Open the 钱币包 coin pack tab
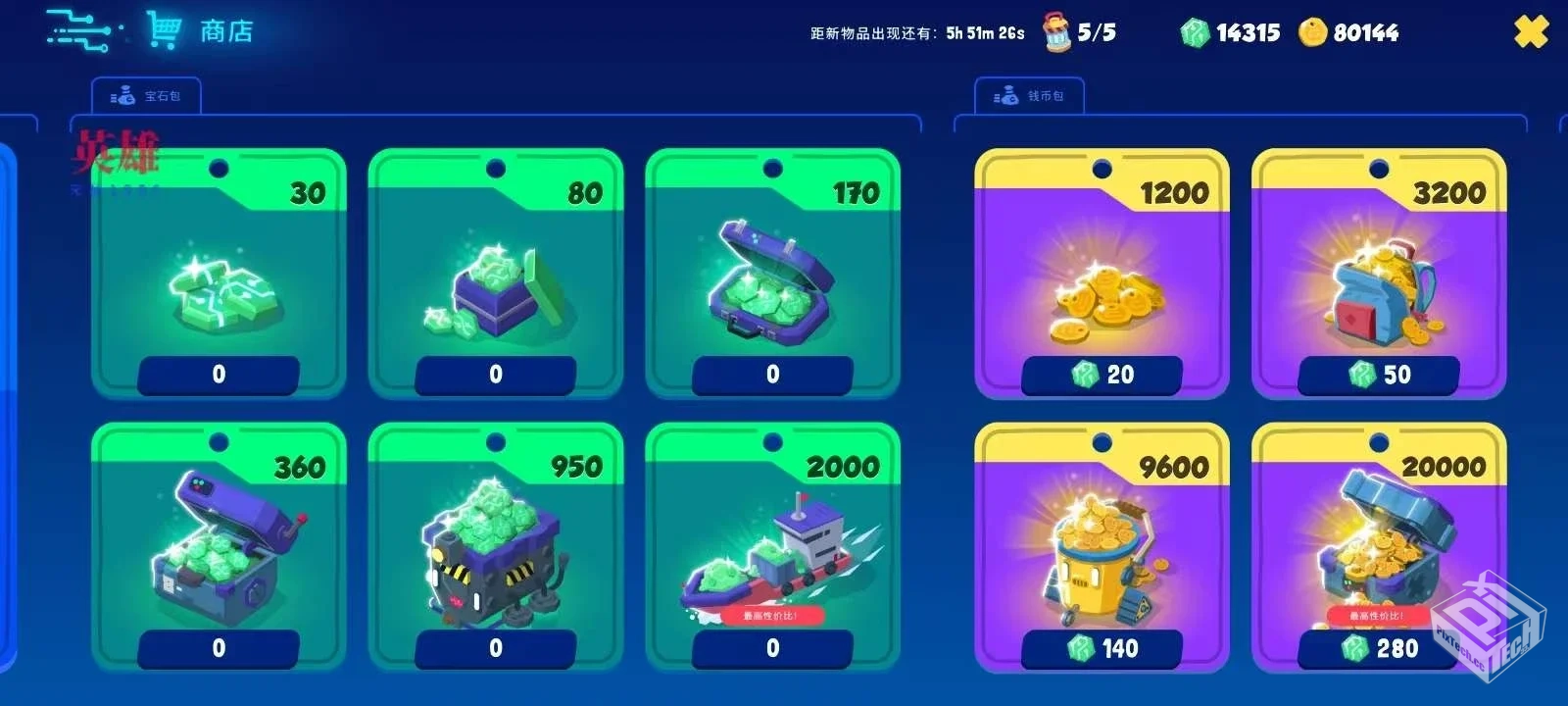1568x706 pixels. click(x=1029, y=96)
